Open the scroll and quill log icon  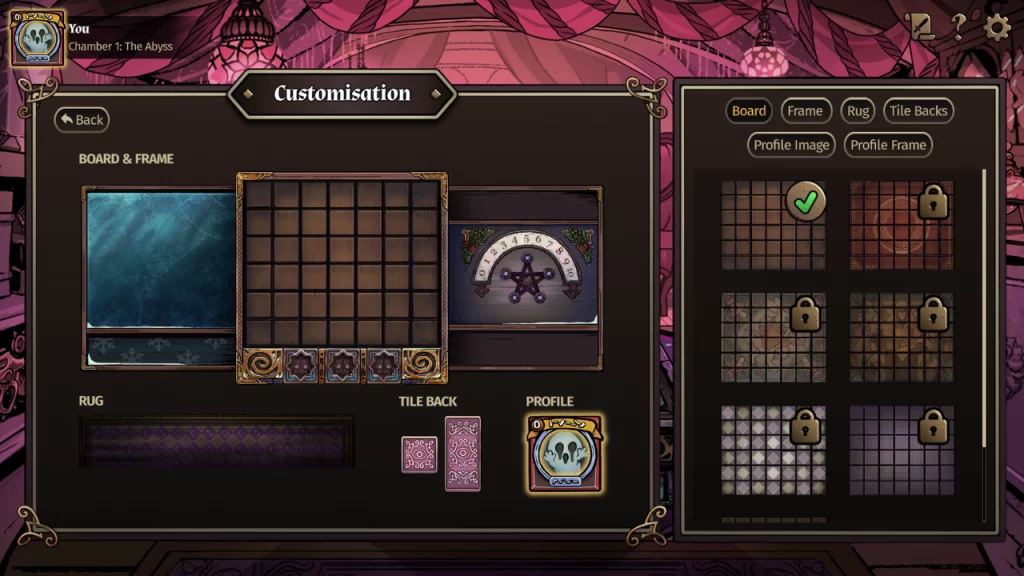pyautogui.click(x=919, y=27)
